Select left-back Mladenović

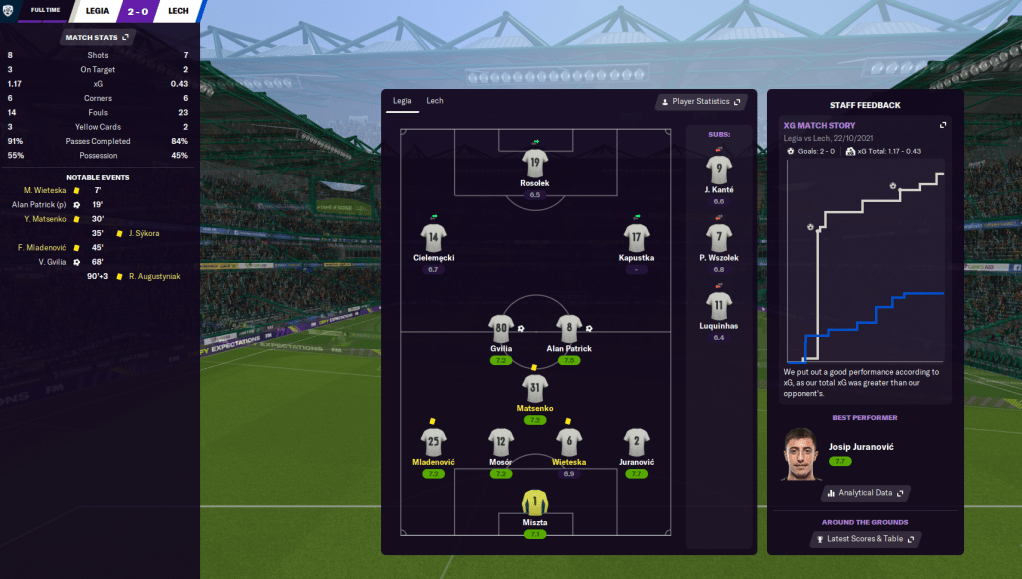[433, 443]
